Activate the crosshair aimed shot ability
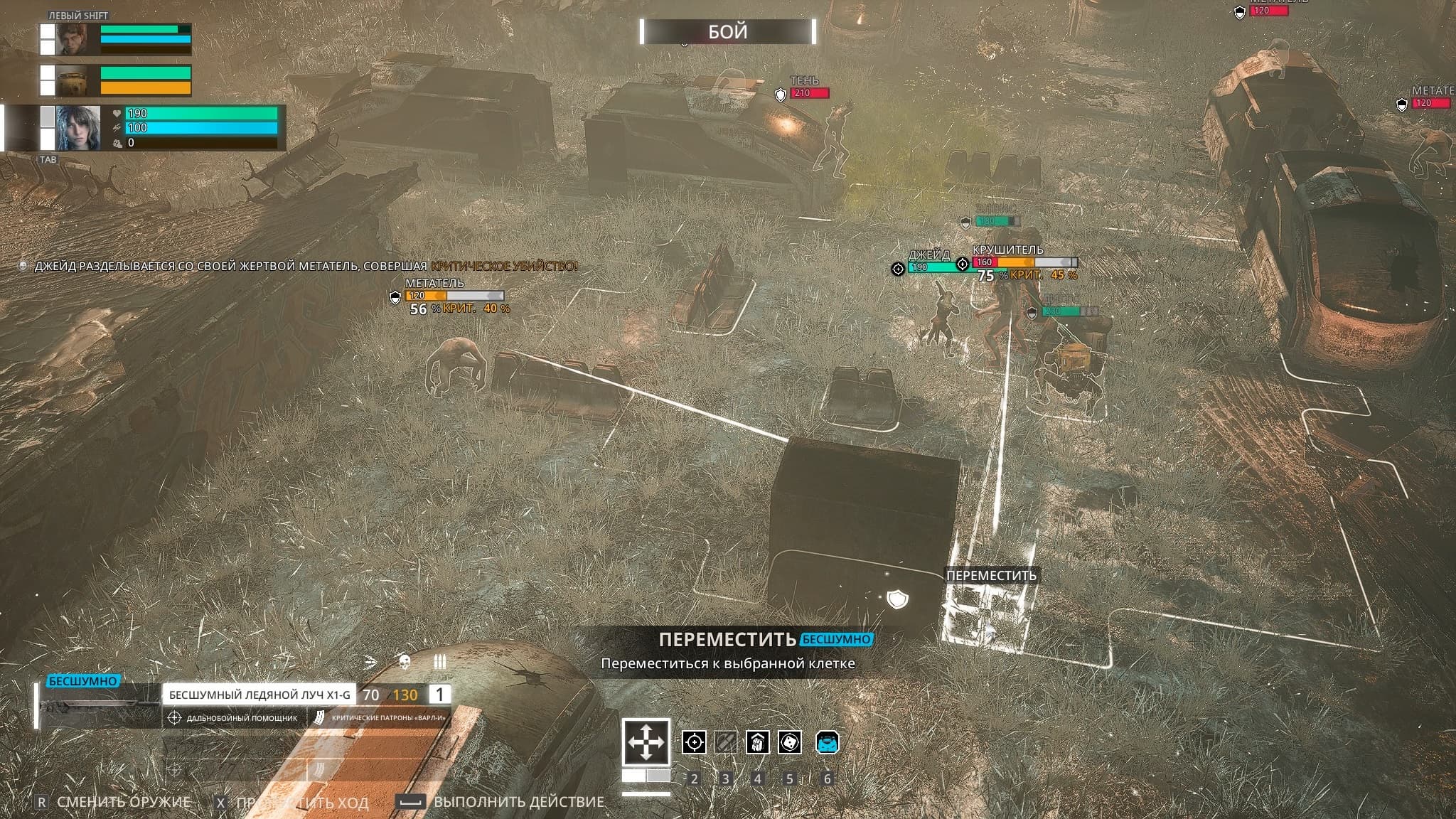This screenshot has height=819, width=1456. coord(694,742)
